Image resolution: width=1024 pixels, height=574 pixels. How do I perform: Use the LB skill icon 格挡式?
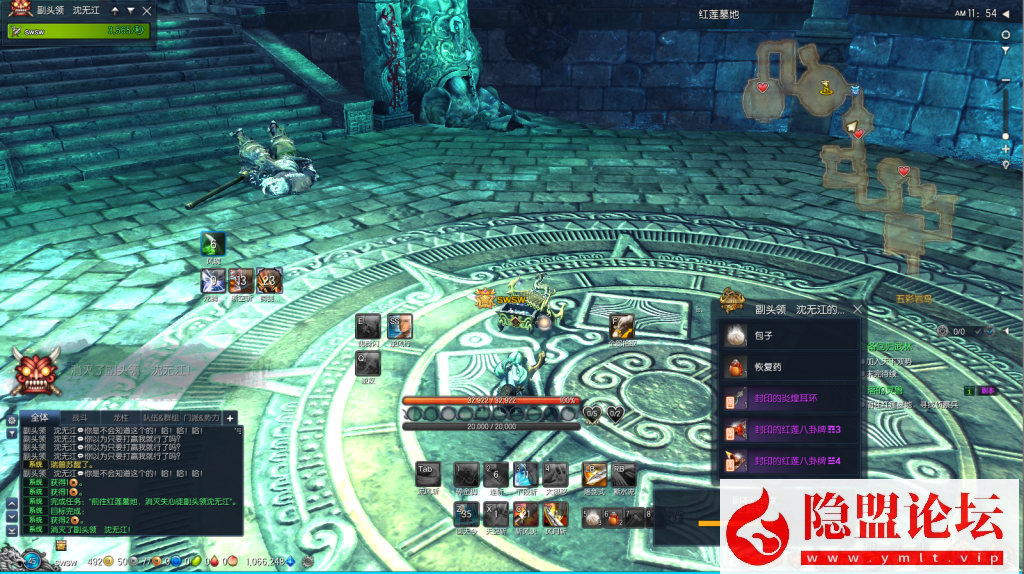594,475
